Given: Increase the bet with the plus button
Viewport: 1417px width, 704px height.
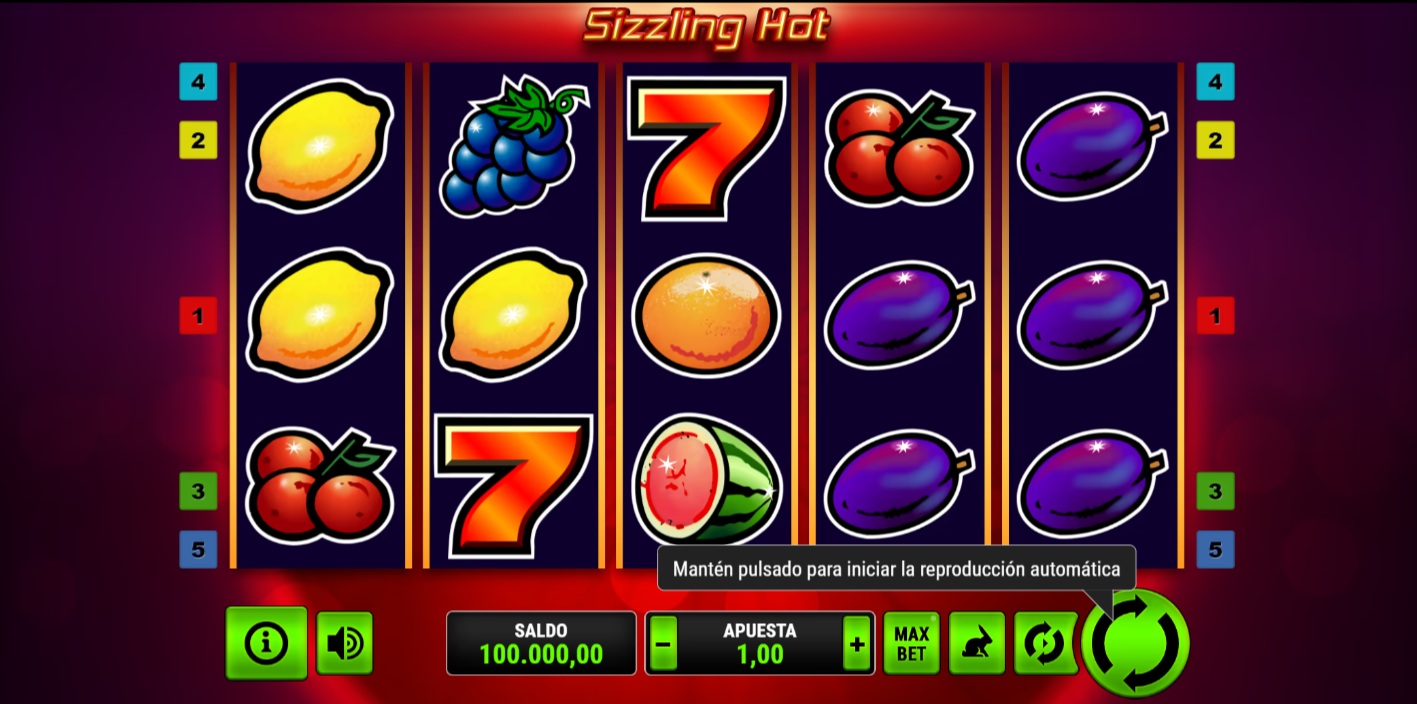Looking at the screenshot, I should [x=857, y=645].
